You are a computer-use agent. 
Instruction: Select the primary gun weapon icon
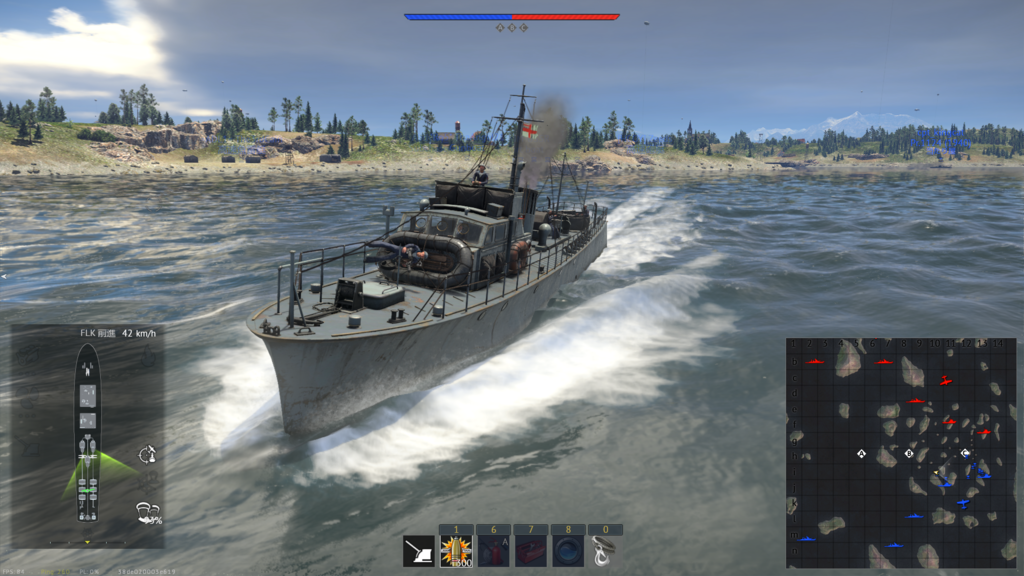[x=418, y=551]
